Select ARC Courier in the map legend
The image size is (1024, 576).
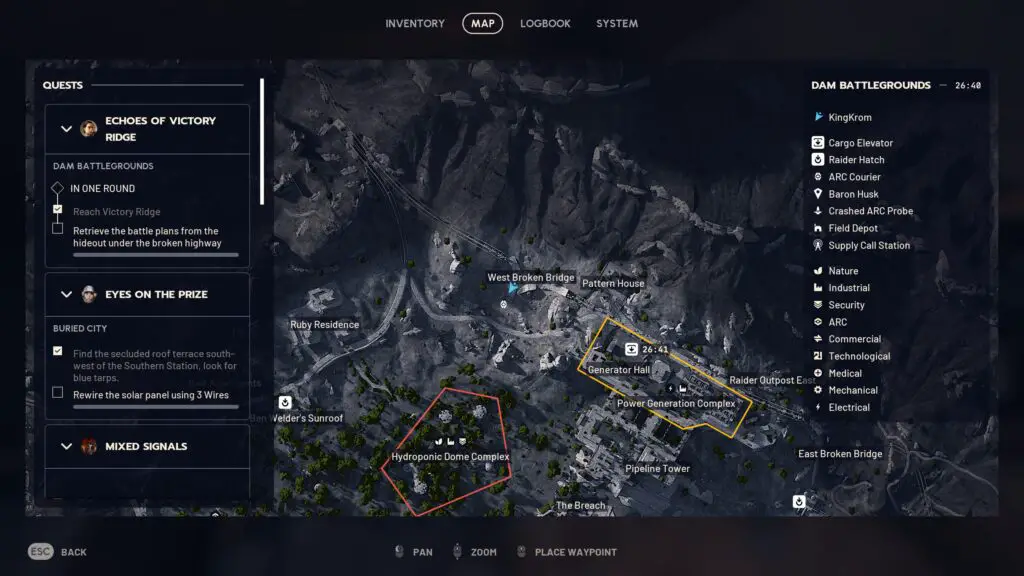[854, 177]
